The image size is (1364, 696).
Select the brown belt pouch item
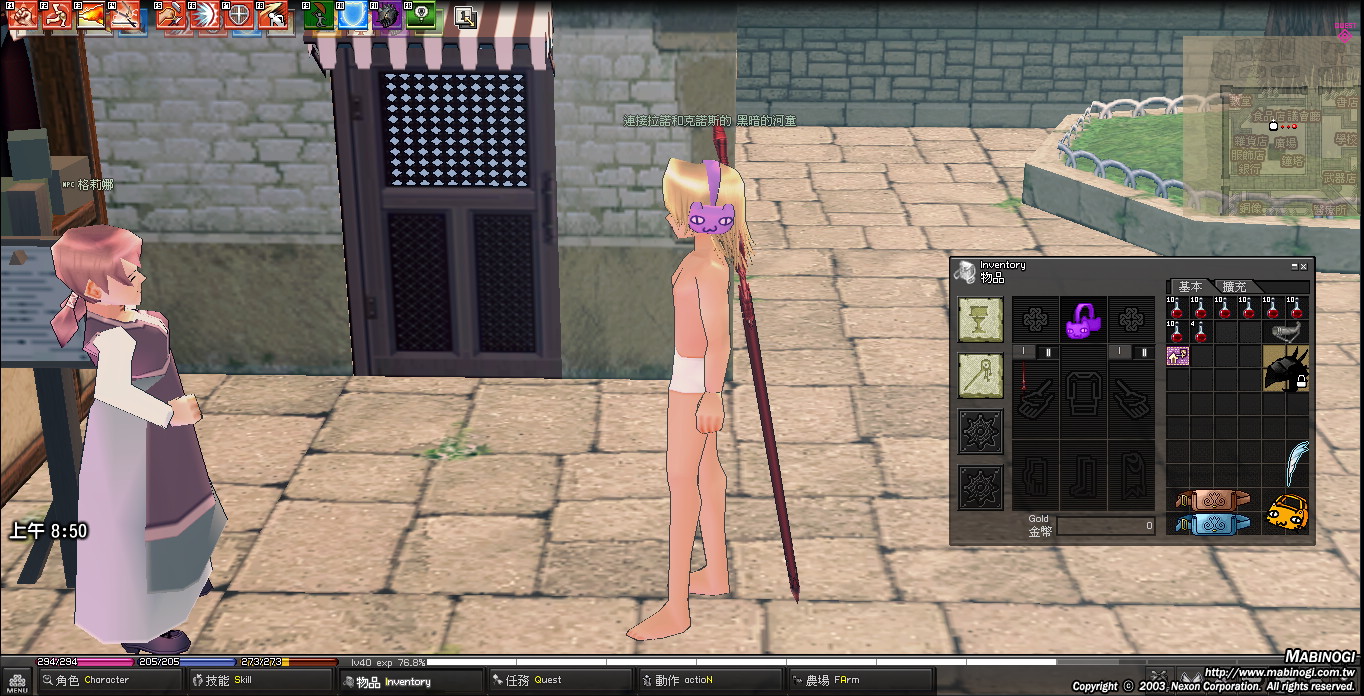point(1212,499)
